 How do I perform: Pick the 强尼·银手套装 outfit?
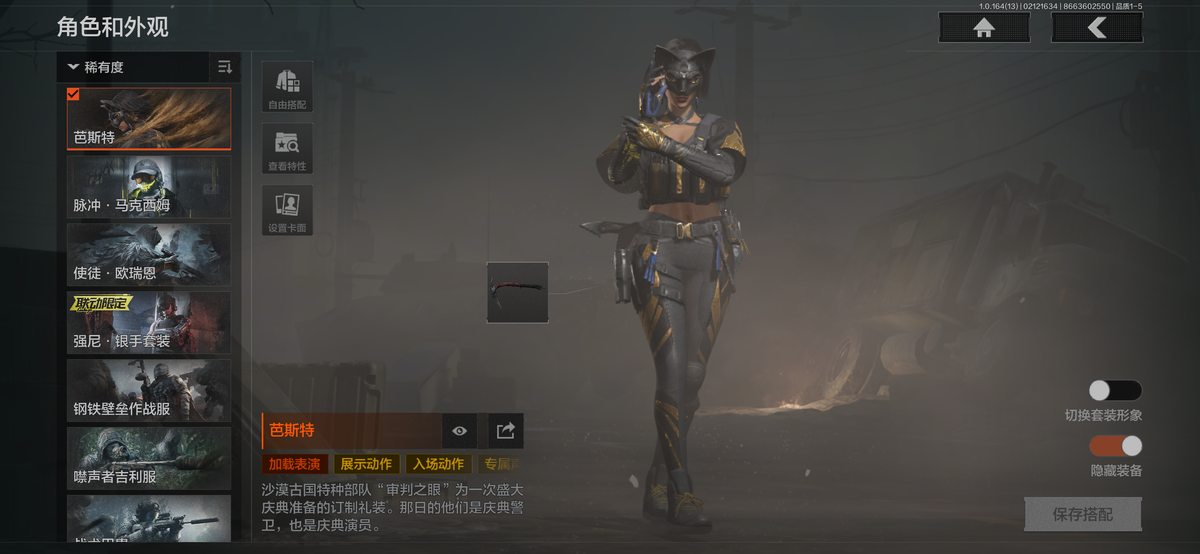[149, 323]
